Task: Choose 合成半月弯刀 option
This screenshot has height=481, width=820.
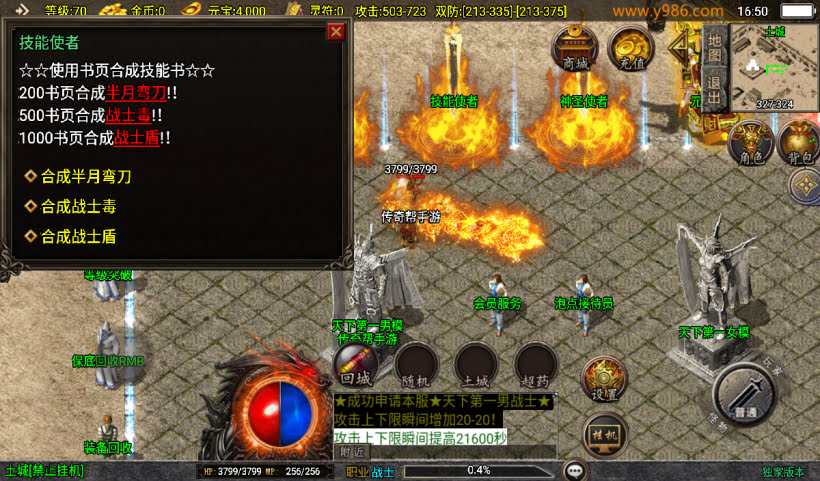Action: 86,176
